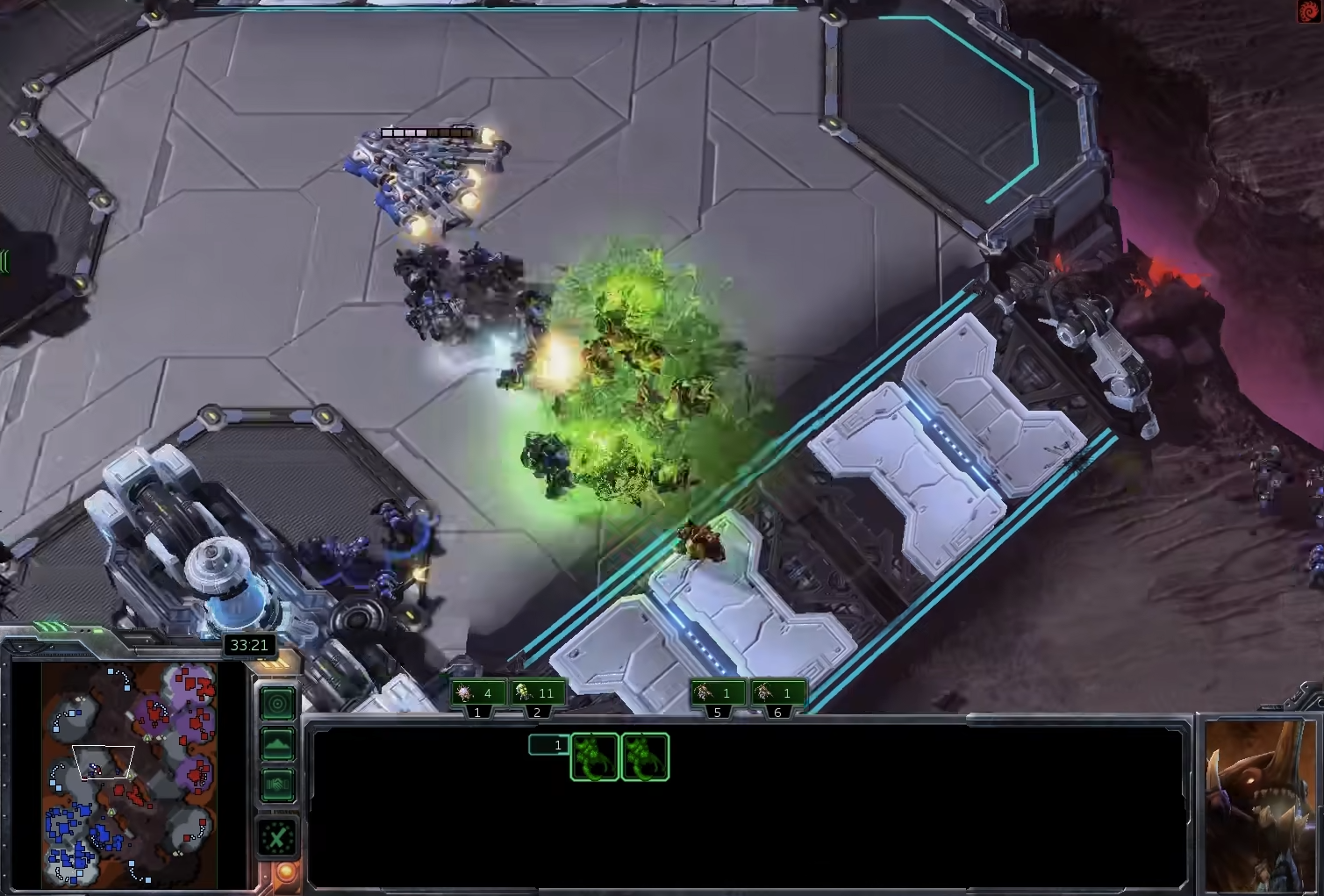Screen dimensions: 1324x896
Task: Click the green X button beside the minimap
Action: pos(277,839)
